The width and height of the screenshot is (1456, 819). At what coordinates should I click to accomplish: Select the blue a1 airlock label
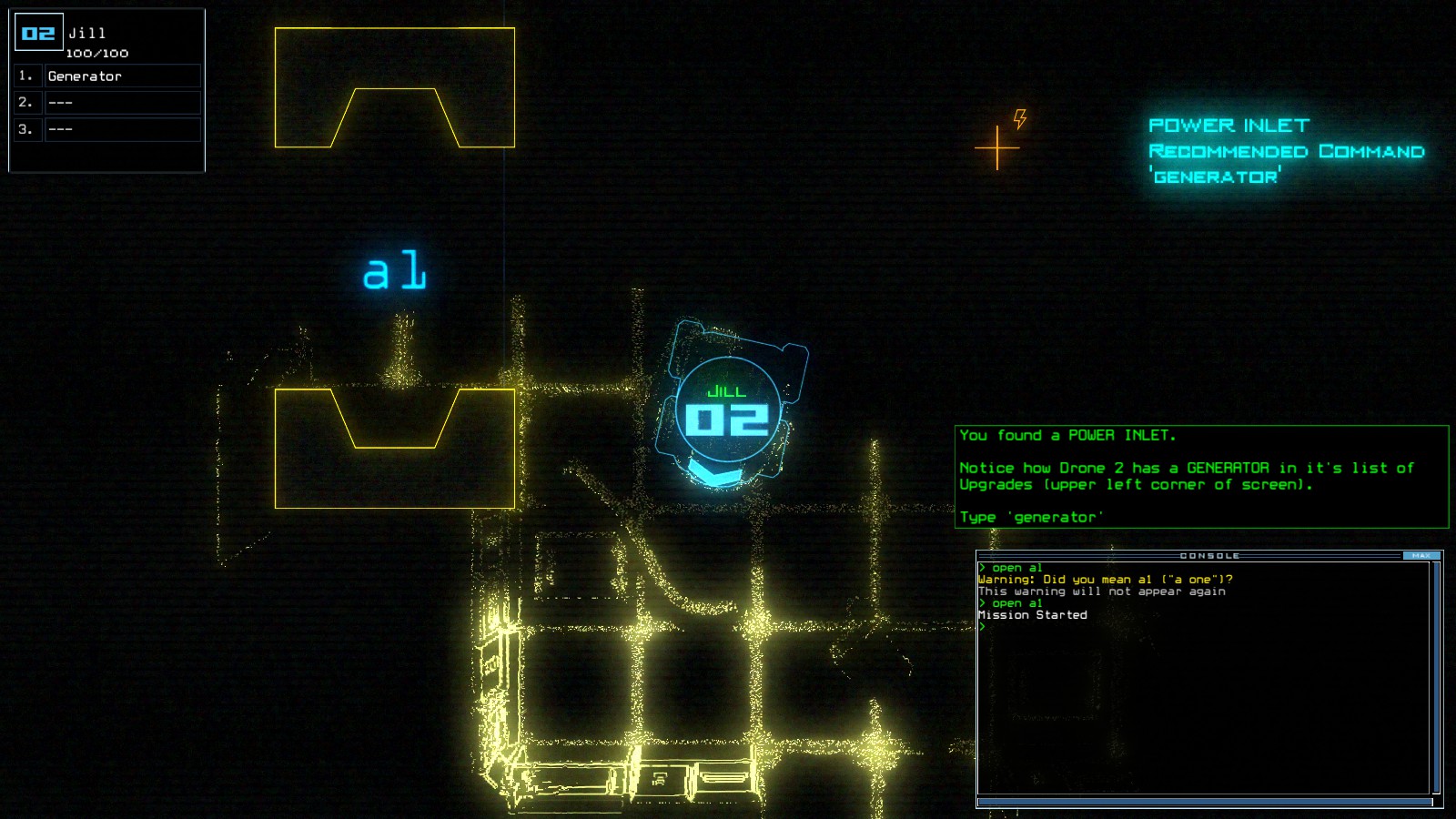395,268
